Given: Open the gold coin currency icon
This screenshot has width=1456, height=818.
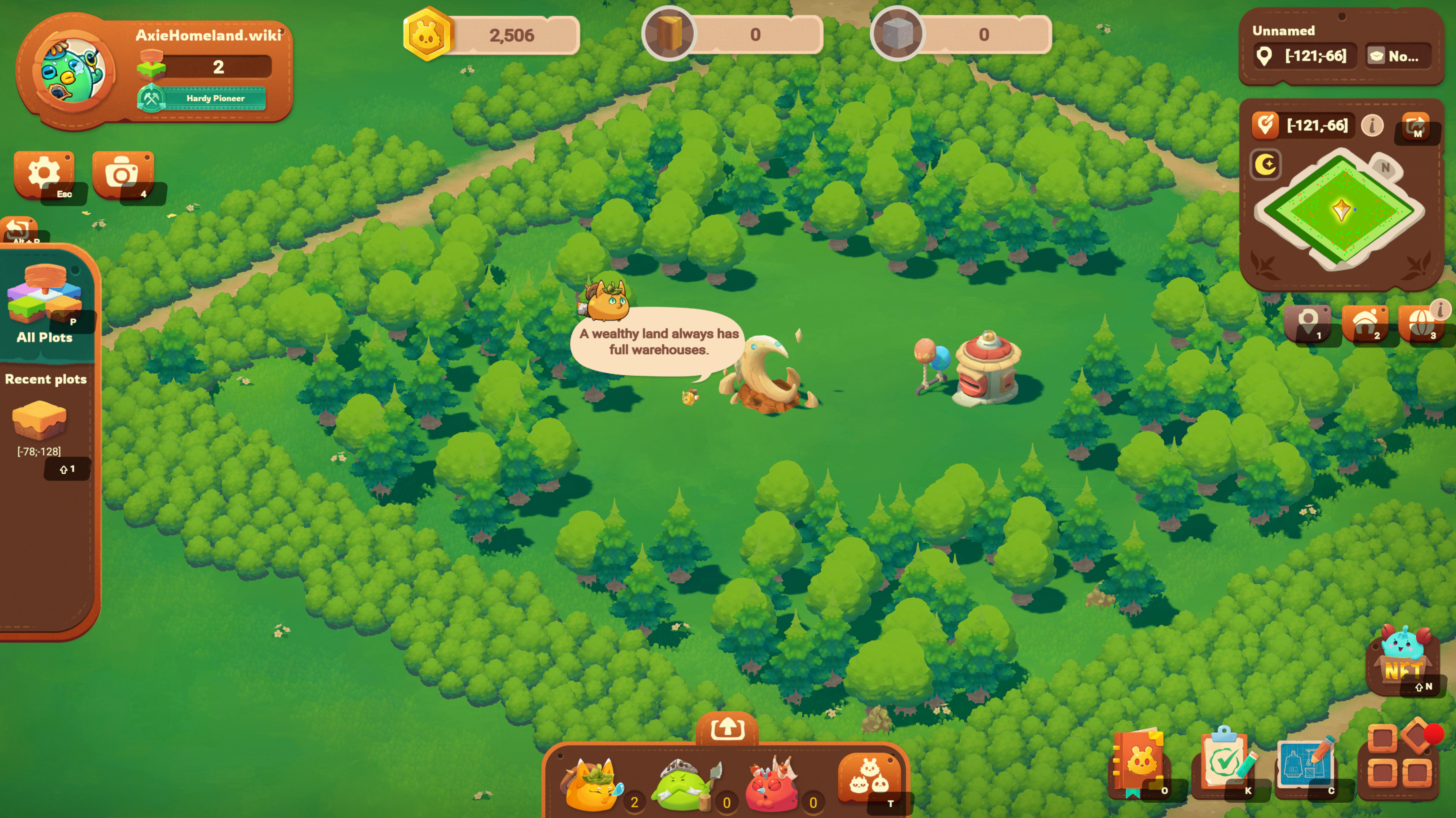Looking at the screenshot, I should (428, 35).
